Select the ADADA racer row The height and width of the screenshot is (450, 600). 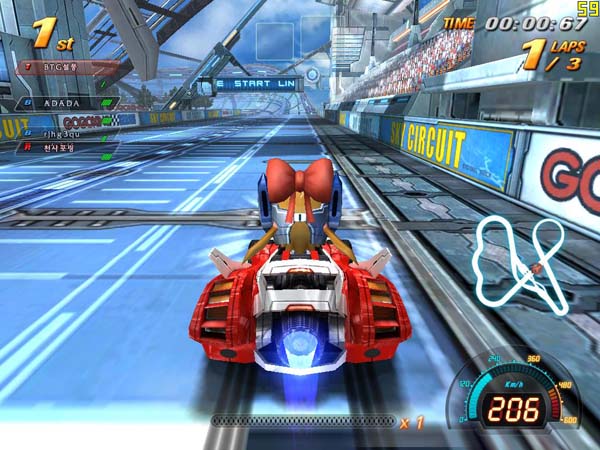66,102
